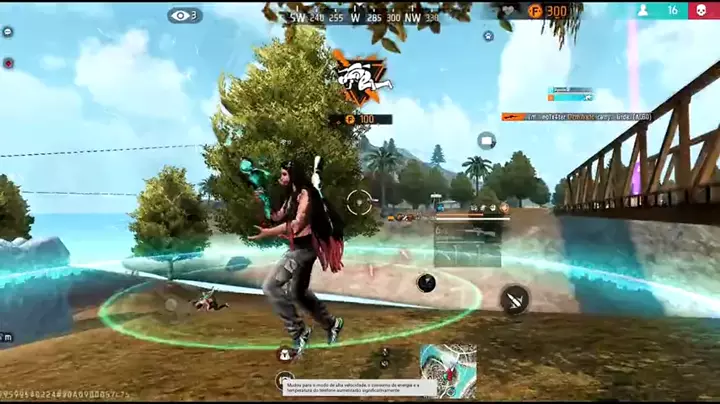Tap the small chat bubble icon
720x404 pixels.
(486, 140)
